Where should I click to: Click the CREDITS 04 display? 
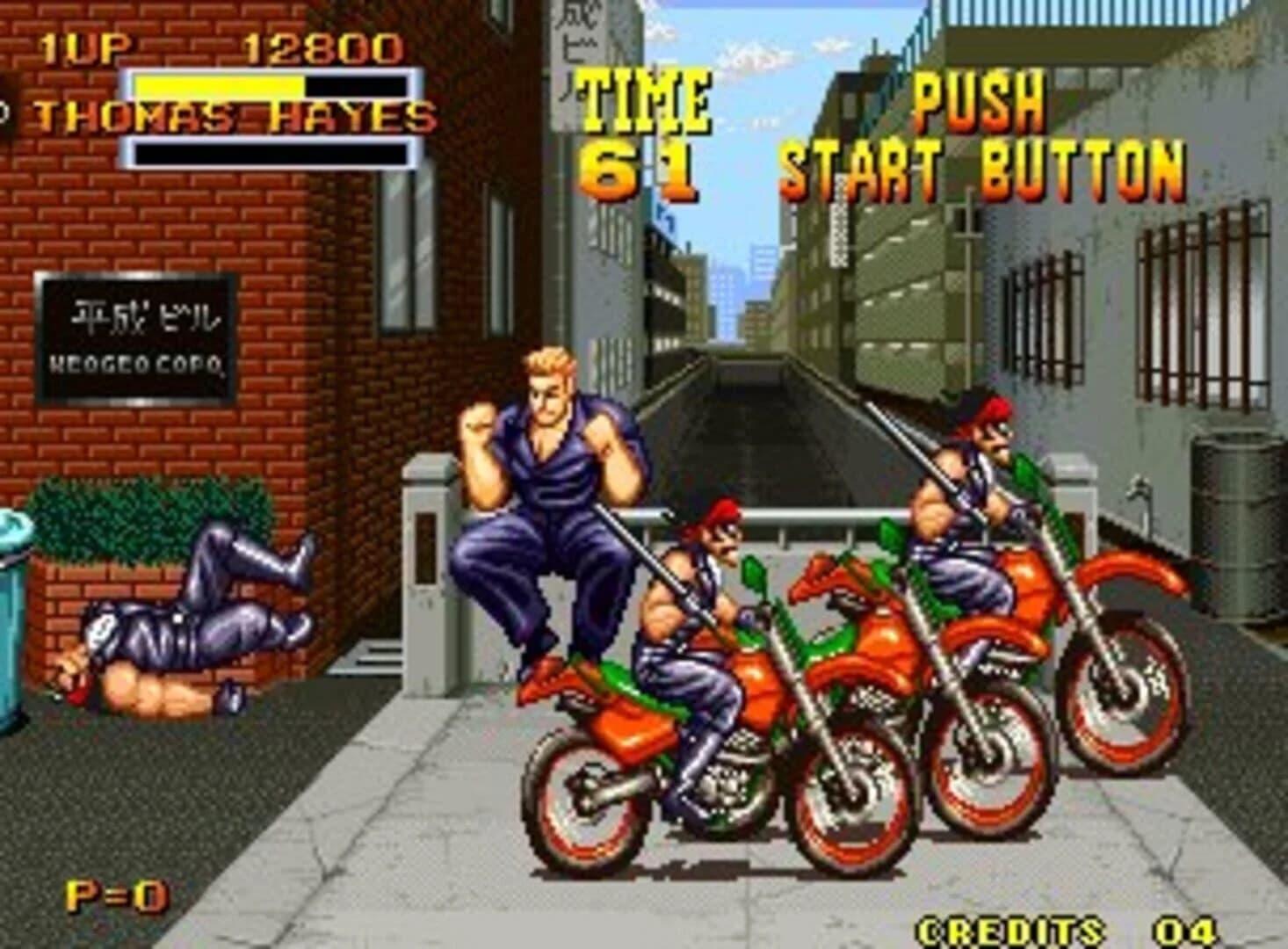pyautogui.click(x=1054, y=927)
